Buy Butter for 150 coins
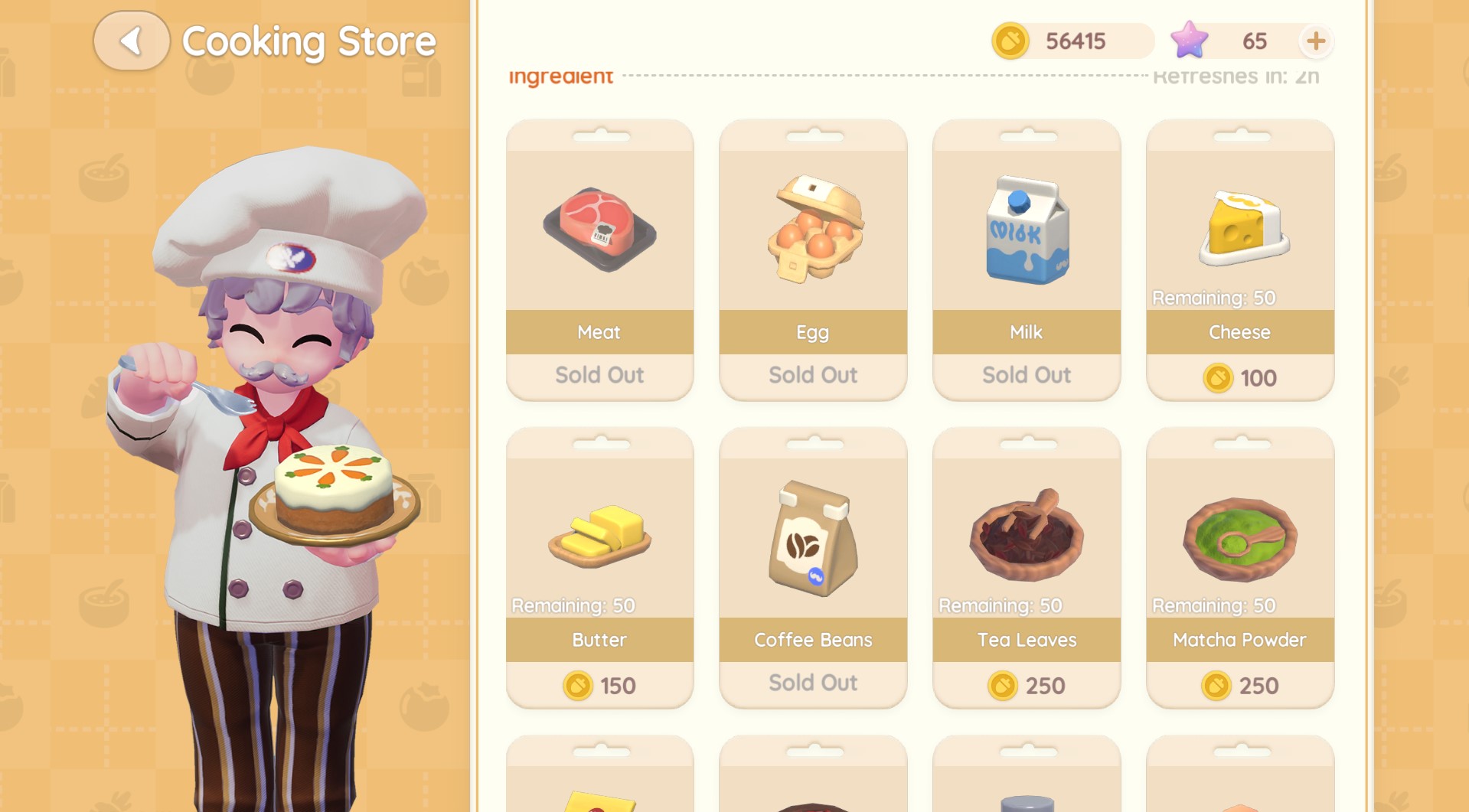 point(599,685)
